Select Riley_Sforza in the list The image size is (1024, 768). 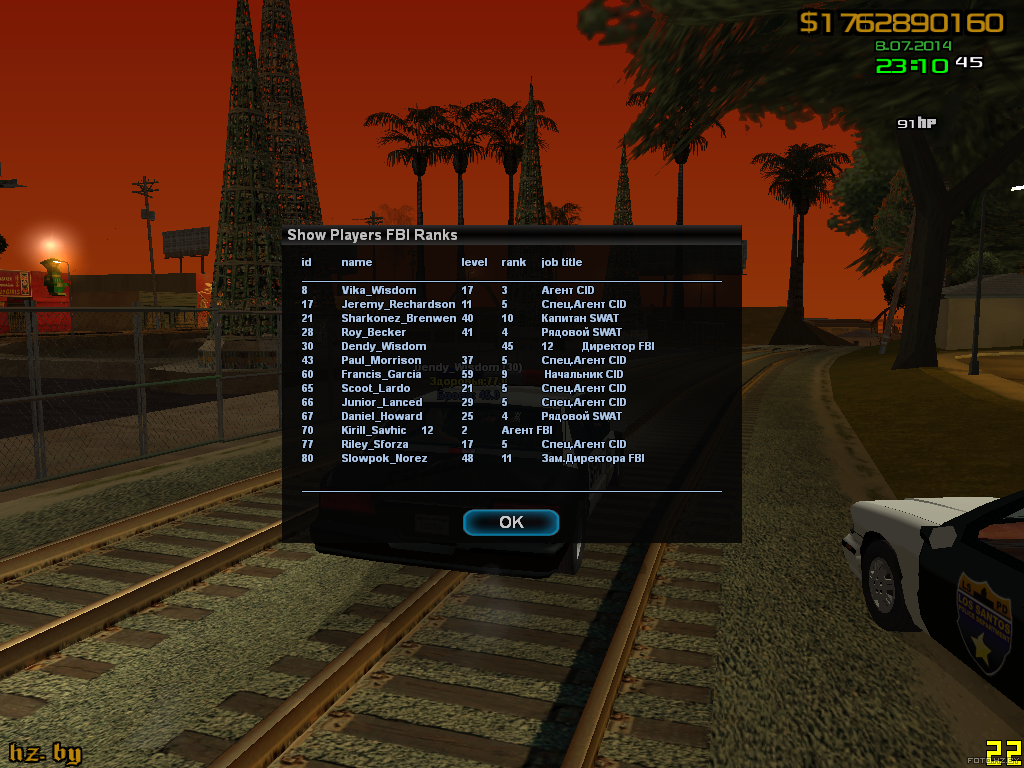376,444
